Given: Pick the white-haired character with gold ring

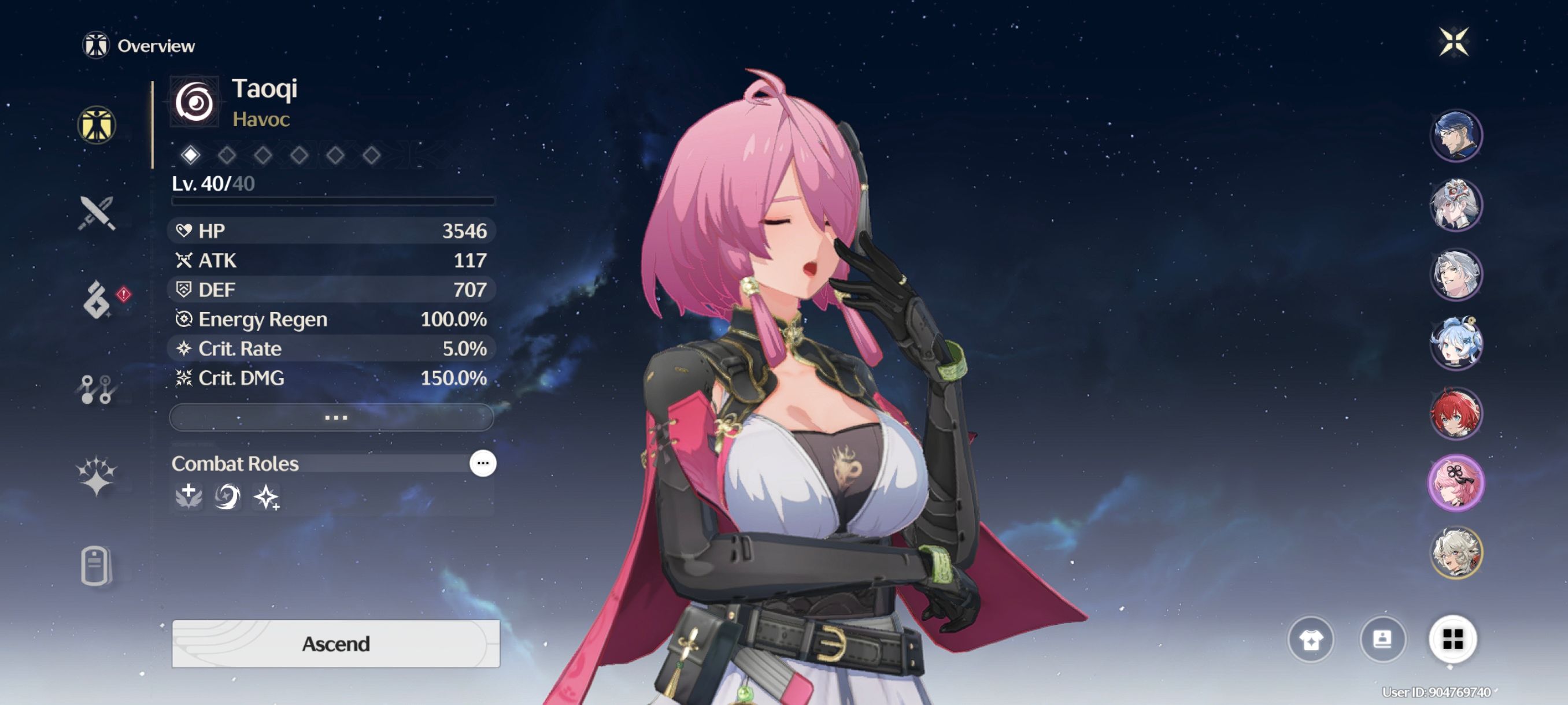Looking at the screenshot, I should point(1455,552).
